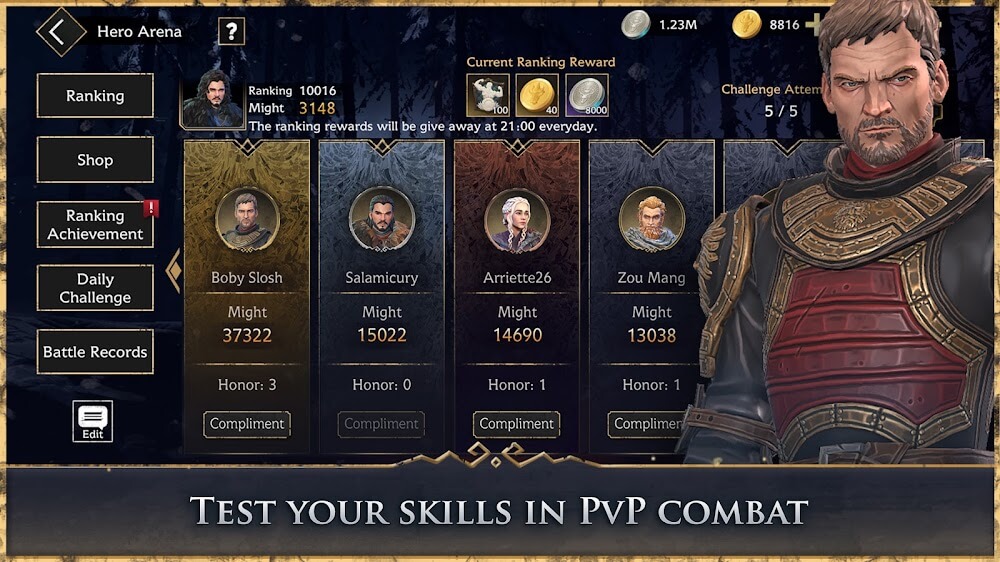Tap your own hero portrait

tap(212, 98)
